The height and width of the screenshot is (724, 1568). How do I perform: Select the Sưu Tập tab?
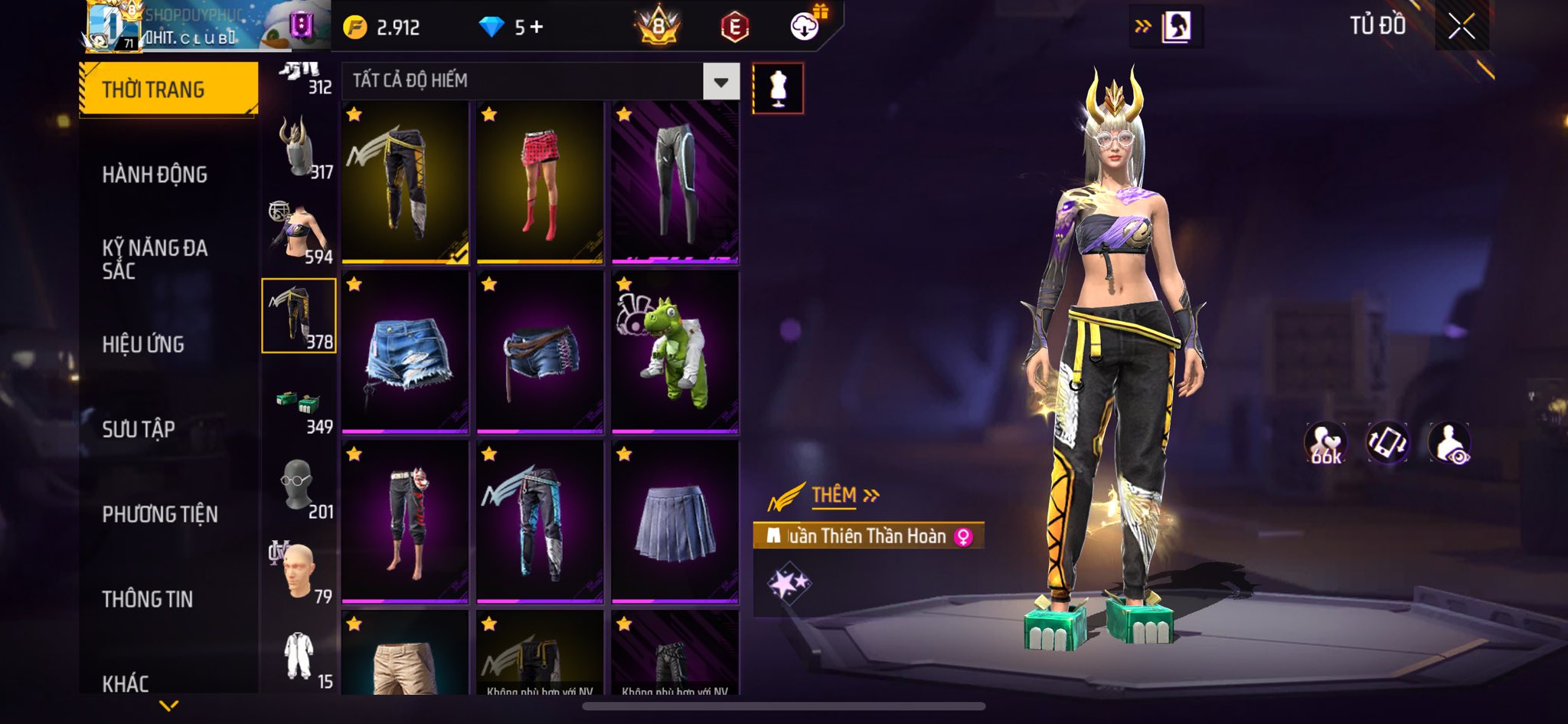139,429
